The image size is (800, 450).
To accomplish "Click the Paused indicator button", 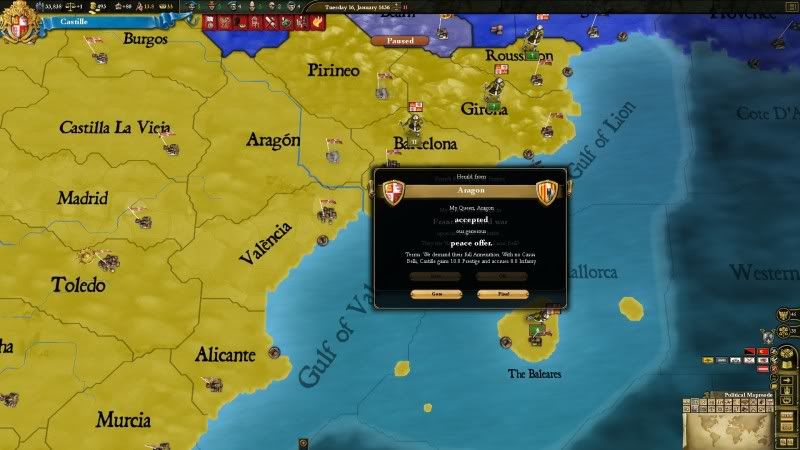I will pyautogui.click(x=400, y=41).
